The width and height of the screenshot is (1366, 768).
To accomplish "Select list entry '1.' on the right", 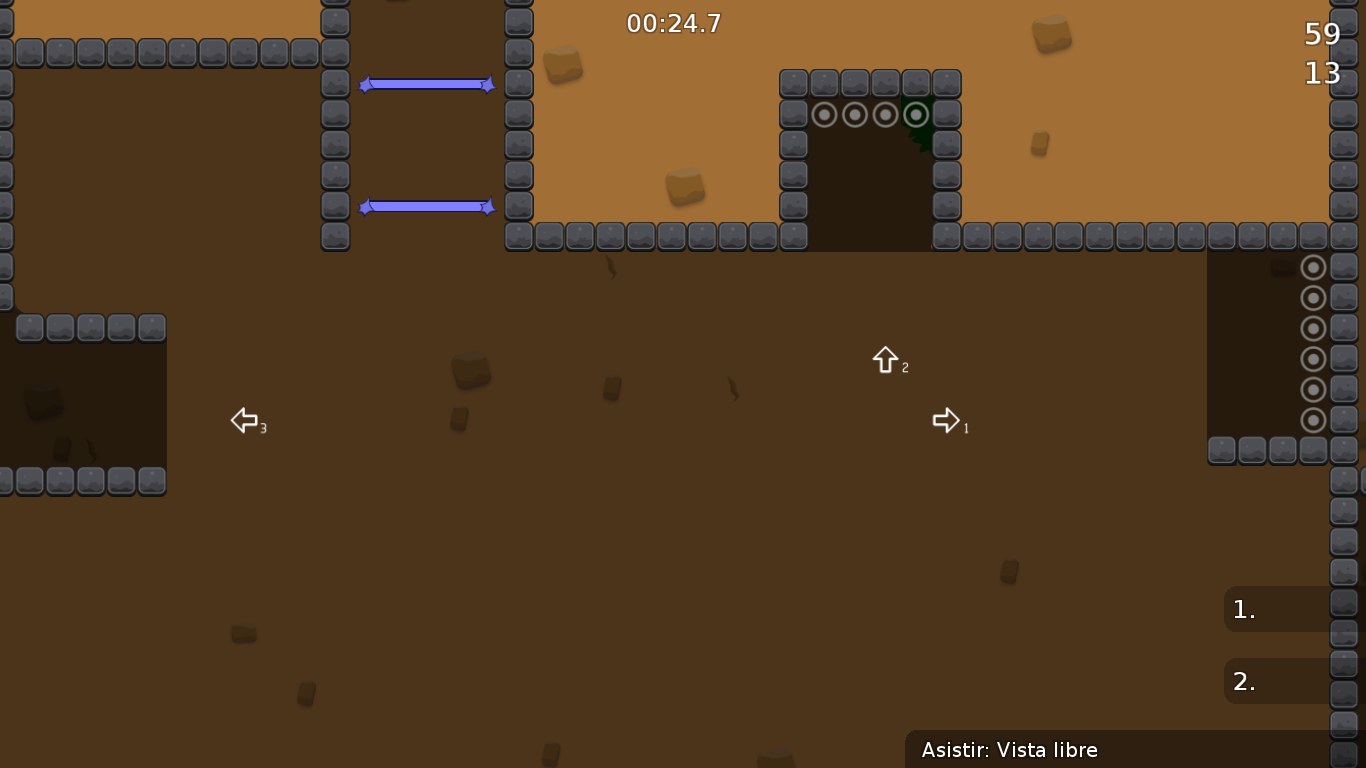I will pyautogui.click(x=1243, y=609).
